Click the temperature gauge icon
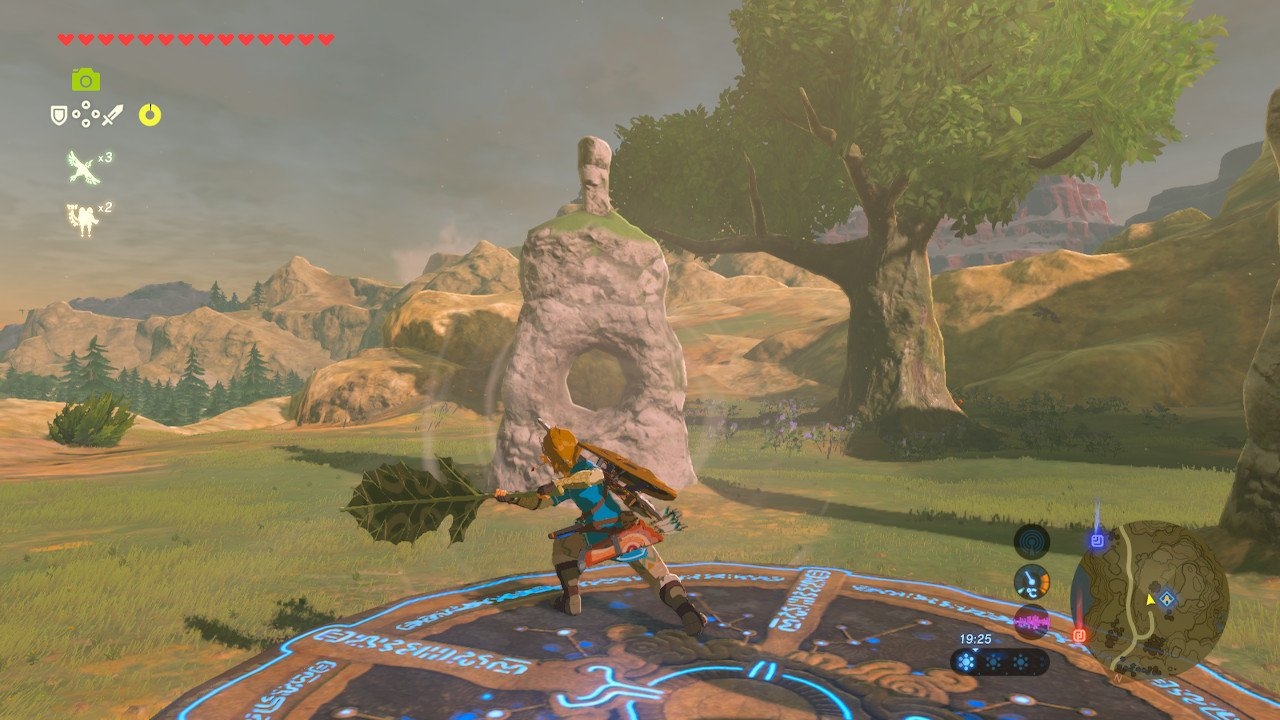This screenshot has height=720, width=1280. click(x=1031, y=582)
